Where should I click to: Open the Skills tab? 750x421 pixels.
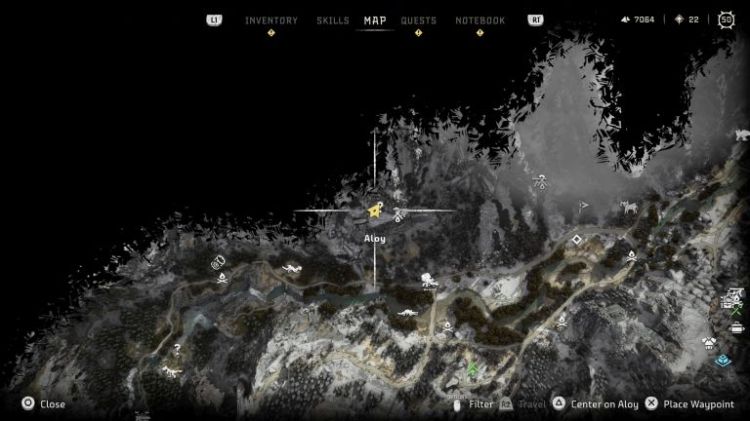coord(332,20)
